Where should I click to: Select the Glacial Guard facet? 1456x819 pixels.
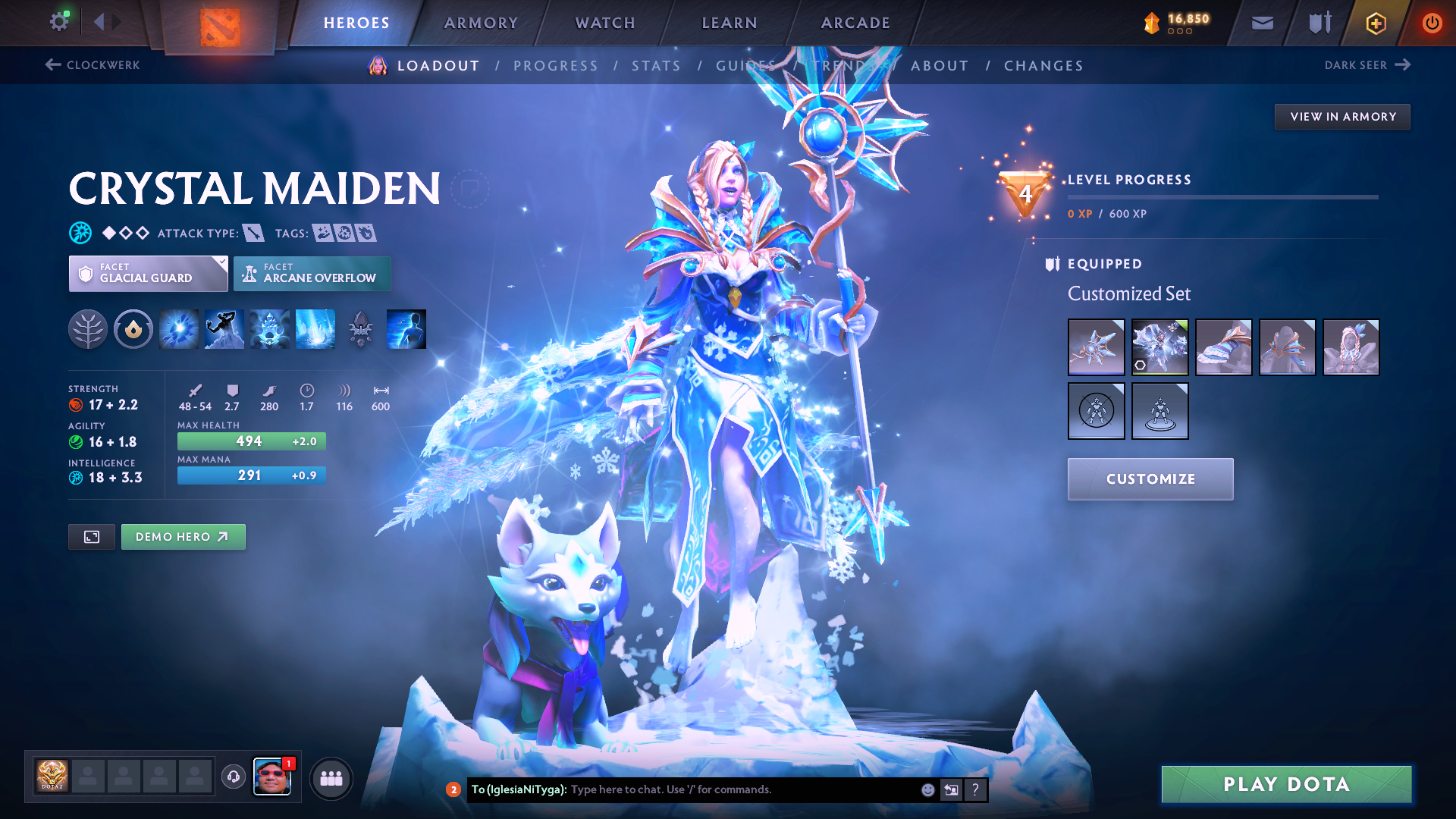click(x=148, y=274)
